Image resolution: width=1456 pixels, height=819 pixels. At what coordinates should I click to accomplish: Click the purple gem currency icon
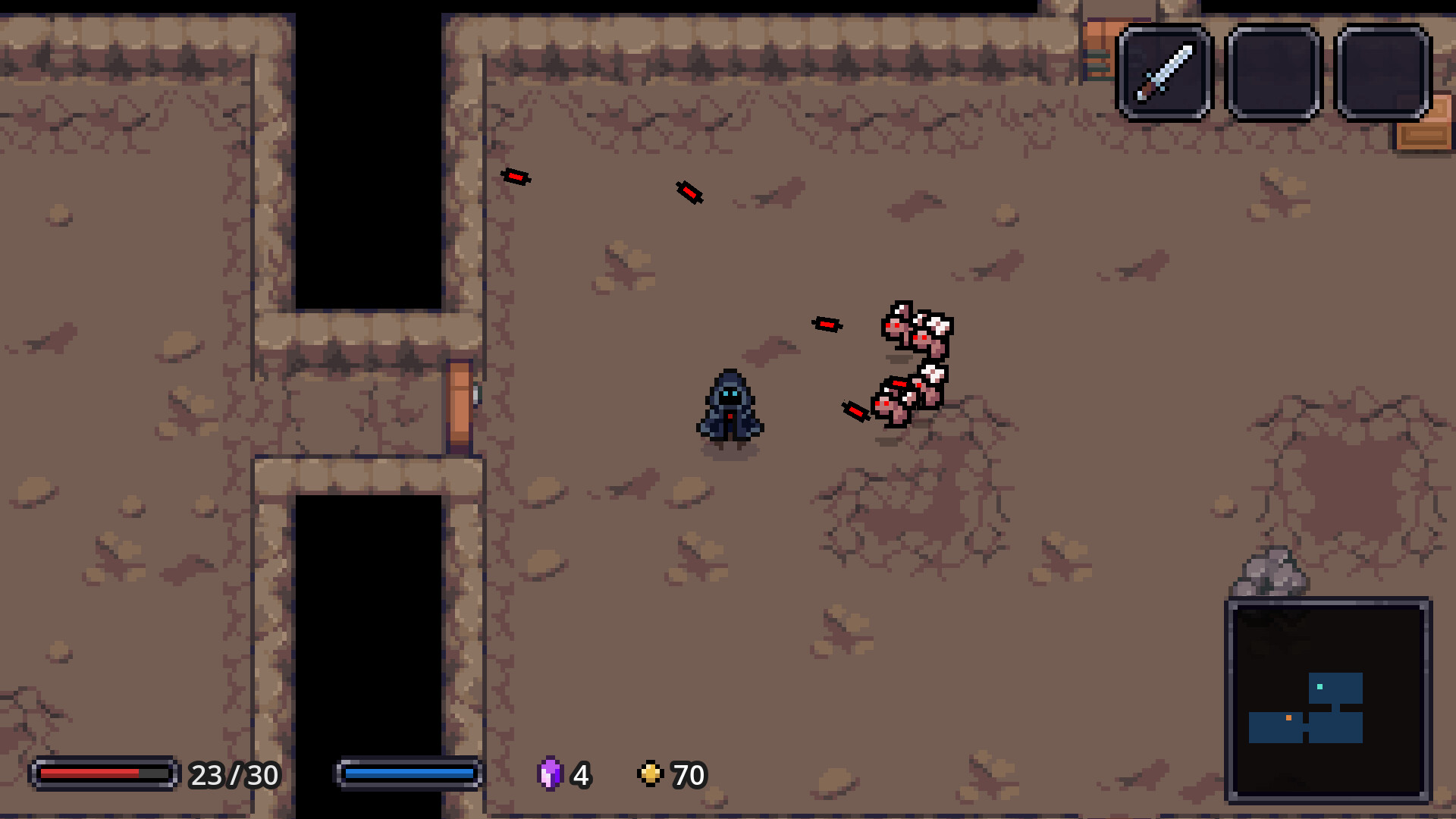click(551, 775)
